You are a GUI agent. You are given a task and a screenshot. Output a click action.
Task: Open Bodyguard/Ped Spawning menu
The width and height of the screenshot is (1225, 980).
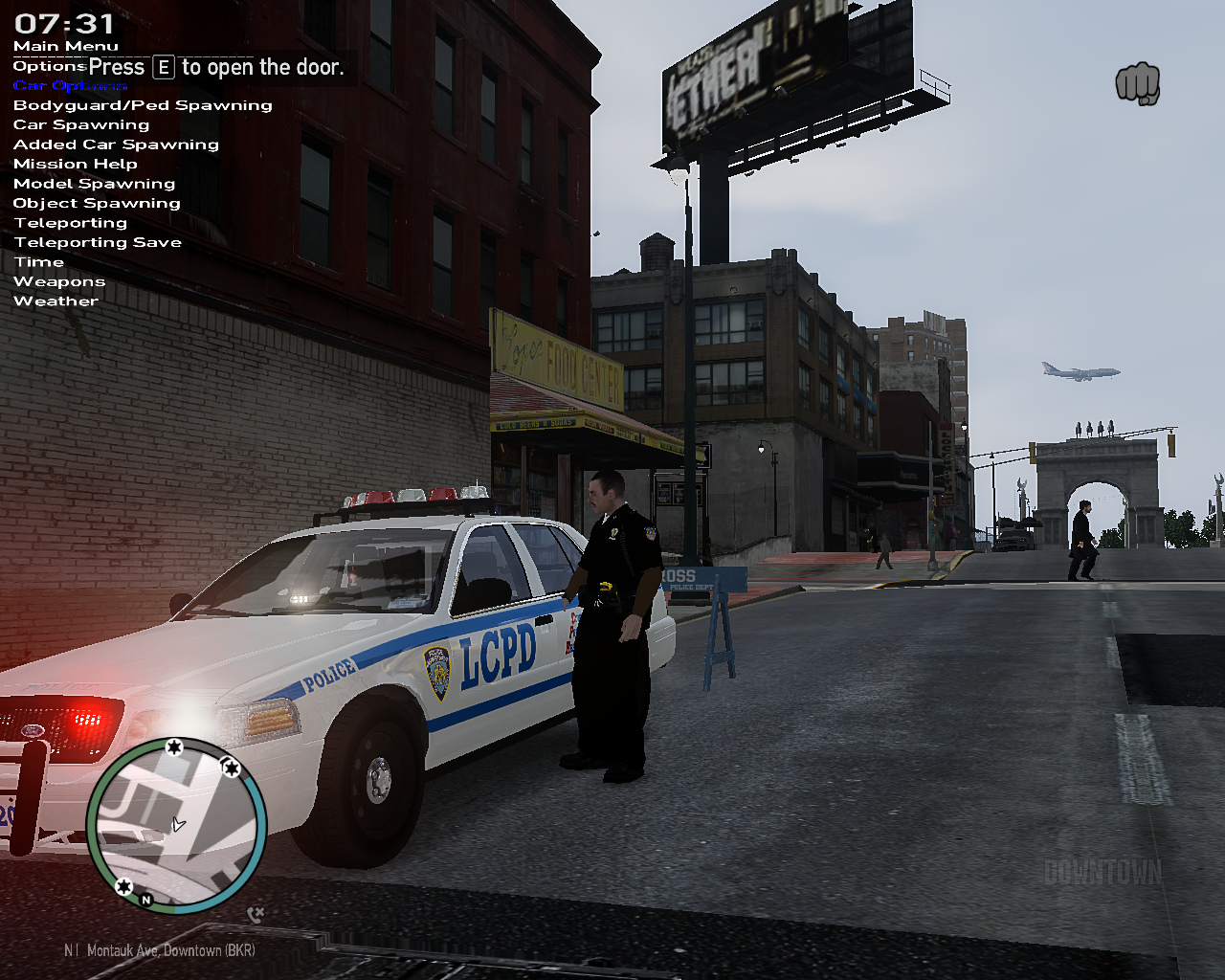(x=143, y=105)
